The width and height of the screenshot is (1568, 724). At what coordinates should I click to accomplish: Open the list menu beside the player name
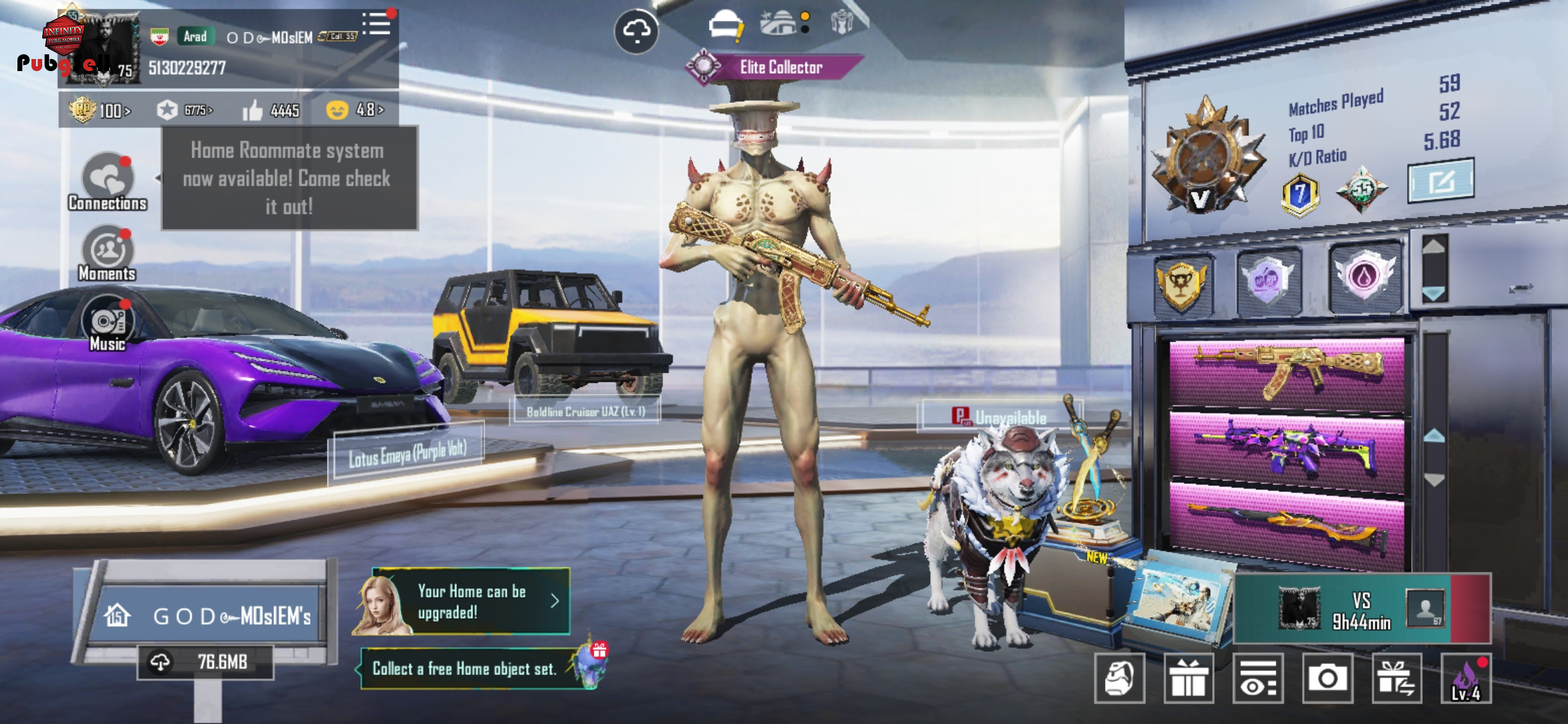377,24
